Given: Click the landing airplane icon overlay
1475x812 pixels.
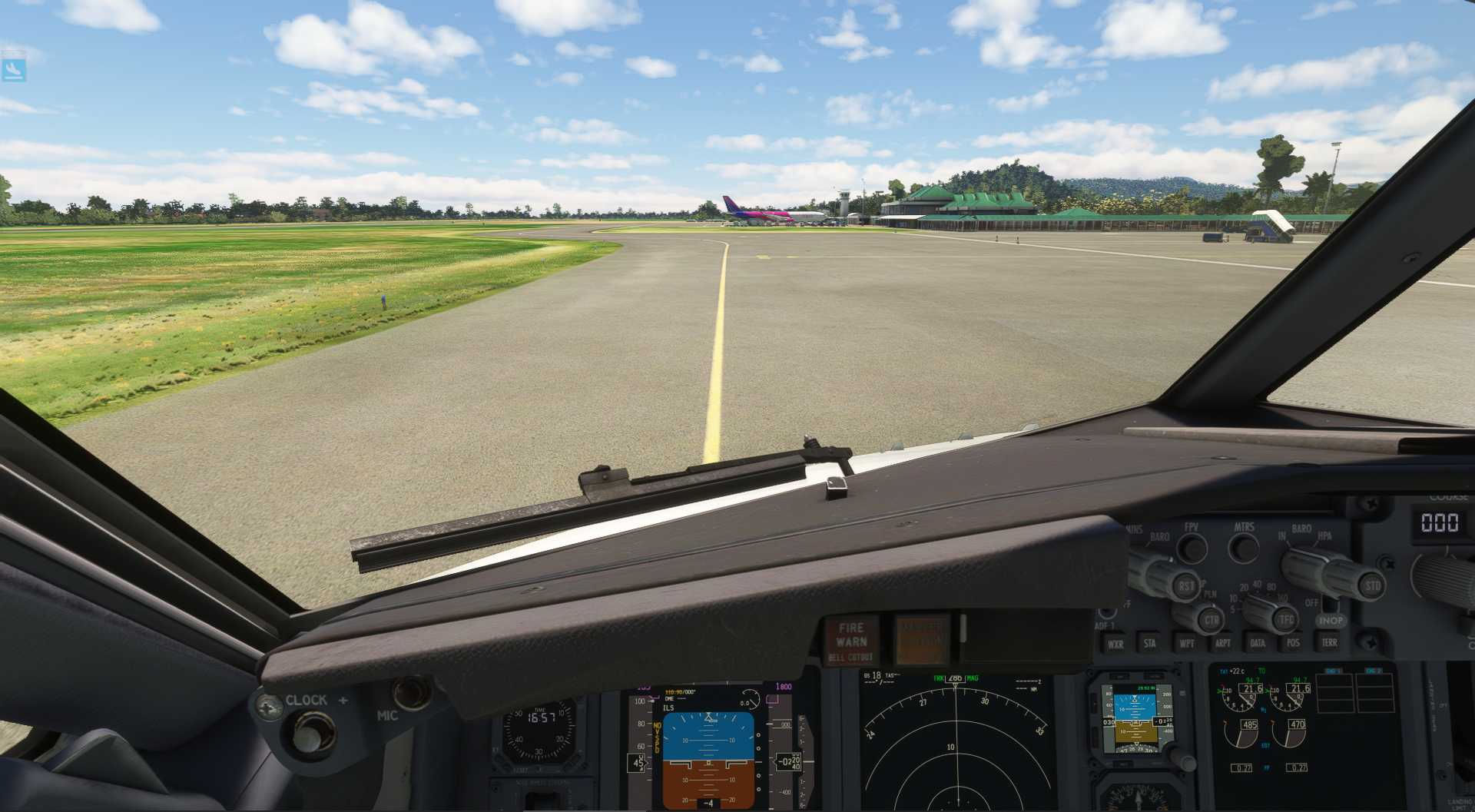Looking at the screenshot, I should click(14, 69).
